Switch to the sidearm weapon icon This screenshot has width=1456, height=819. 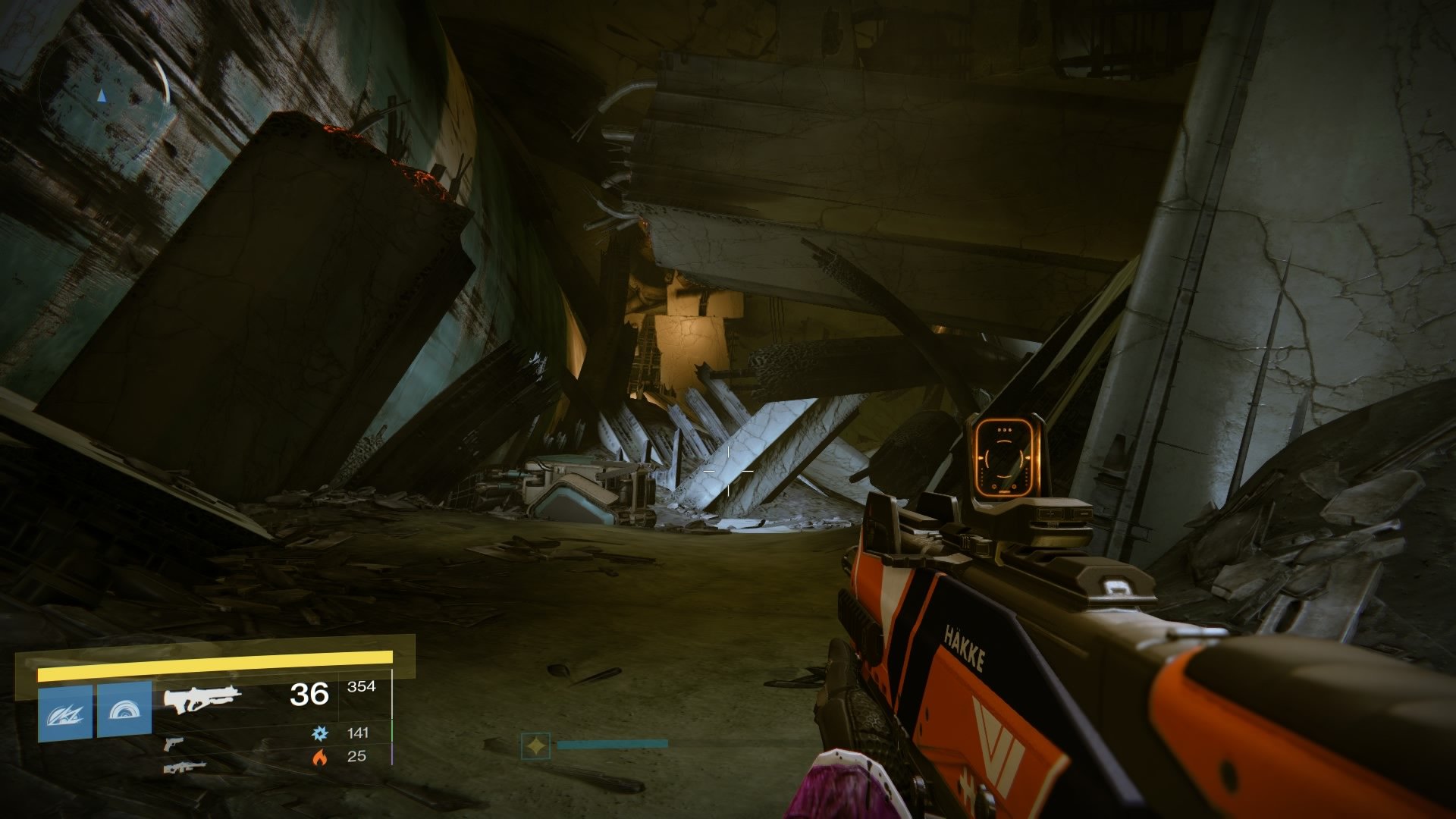click(174, 743)
